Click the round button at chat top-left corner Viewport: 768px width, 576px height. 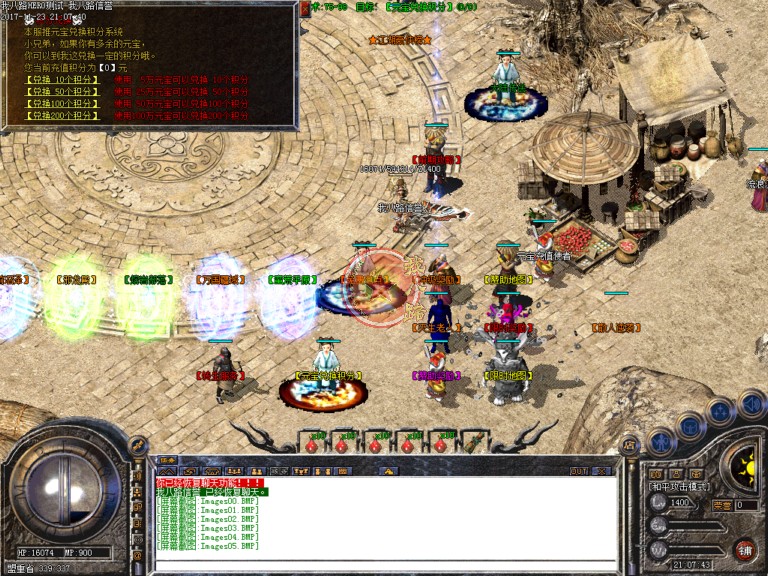point(138,445)
